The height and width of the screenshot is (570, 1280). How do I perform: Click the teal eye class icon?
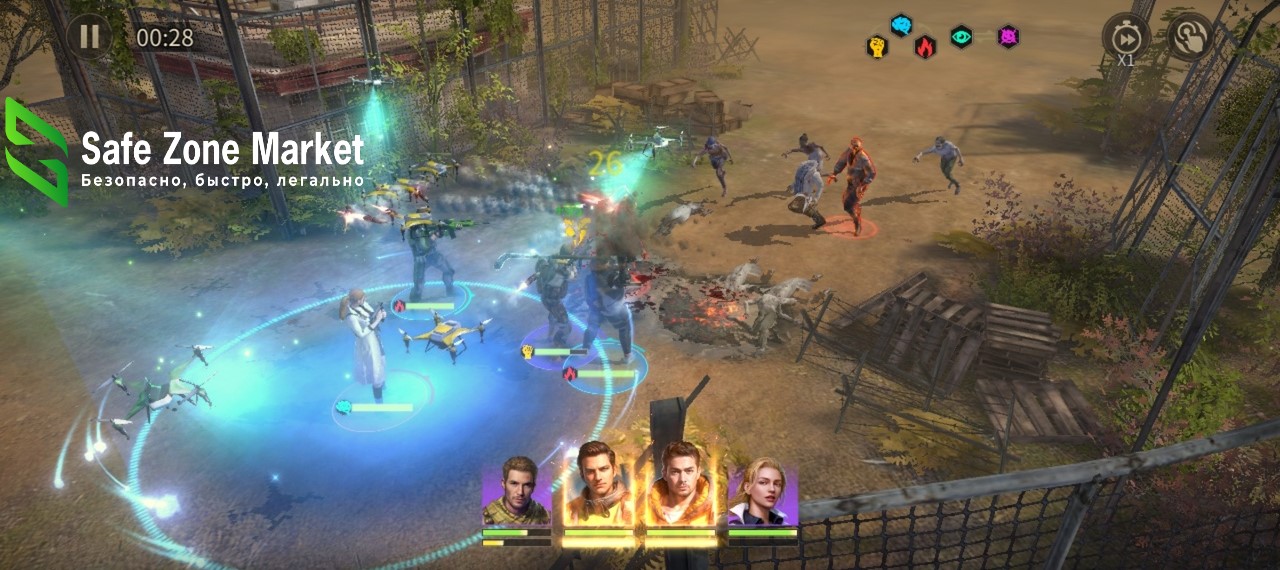[961, 37]
